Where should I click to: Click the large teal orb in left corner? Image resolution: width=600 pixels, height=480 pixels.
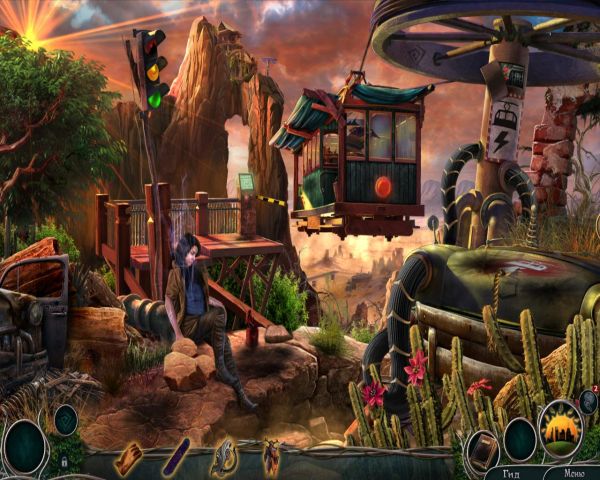point(24,445)
